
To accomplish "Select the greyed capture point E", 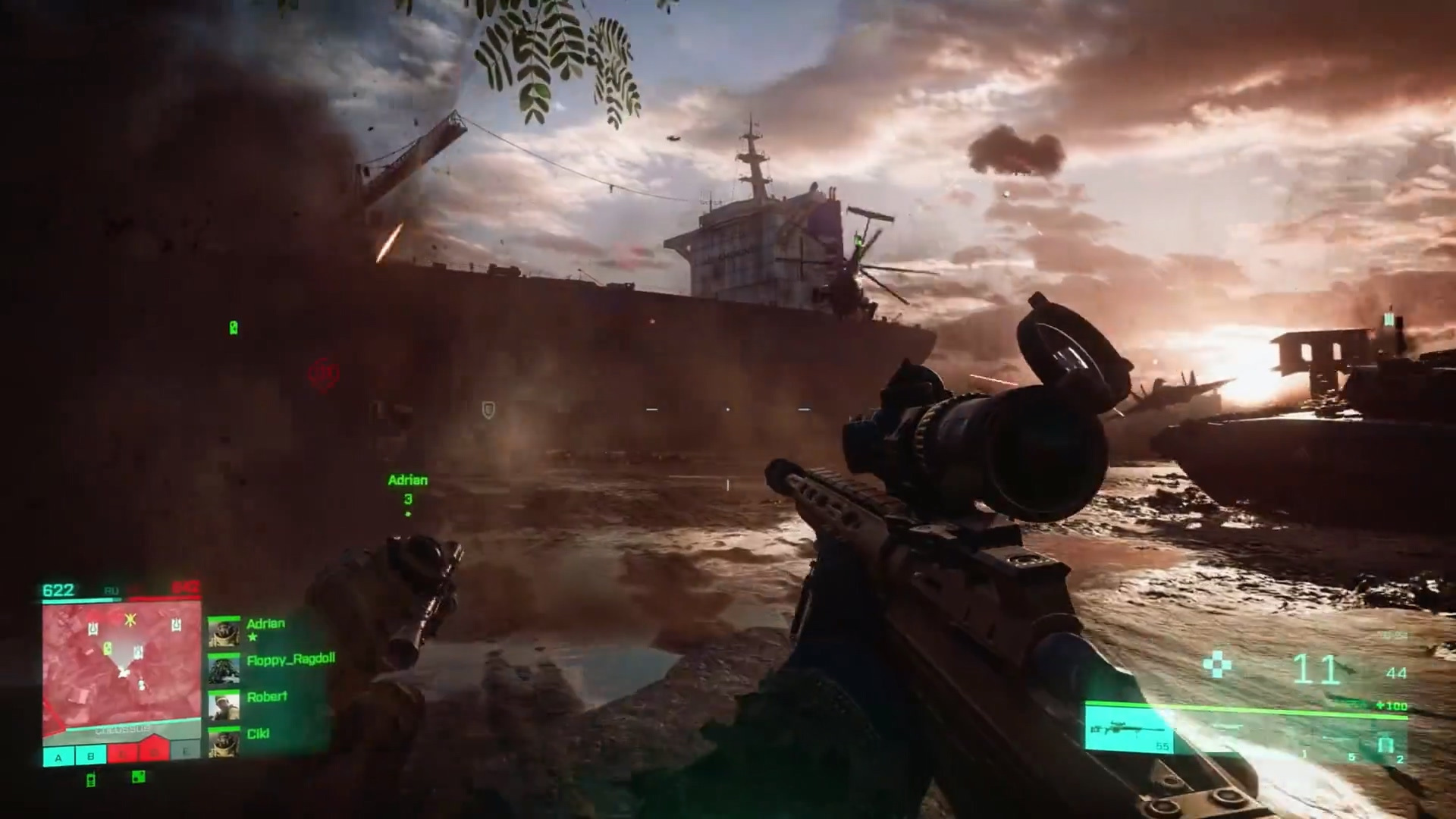I will [185, 752].
